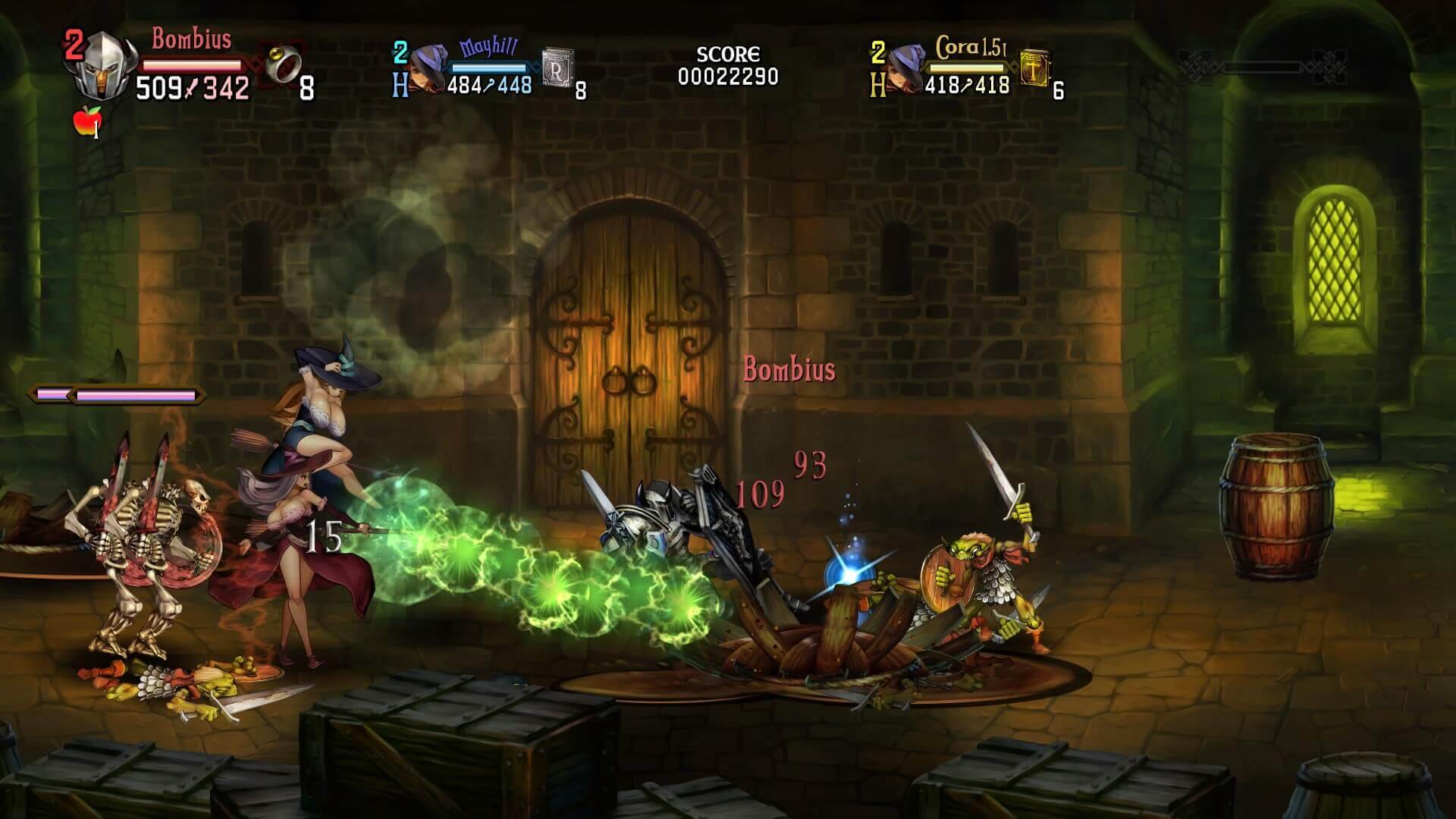Click Mayhill's witch portrait
1456x819 pixels.
(426, 70)
